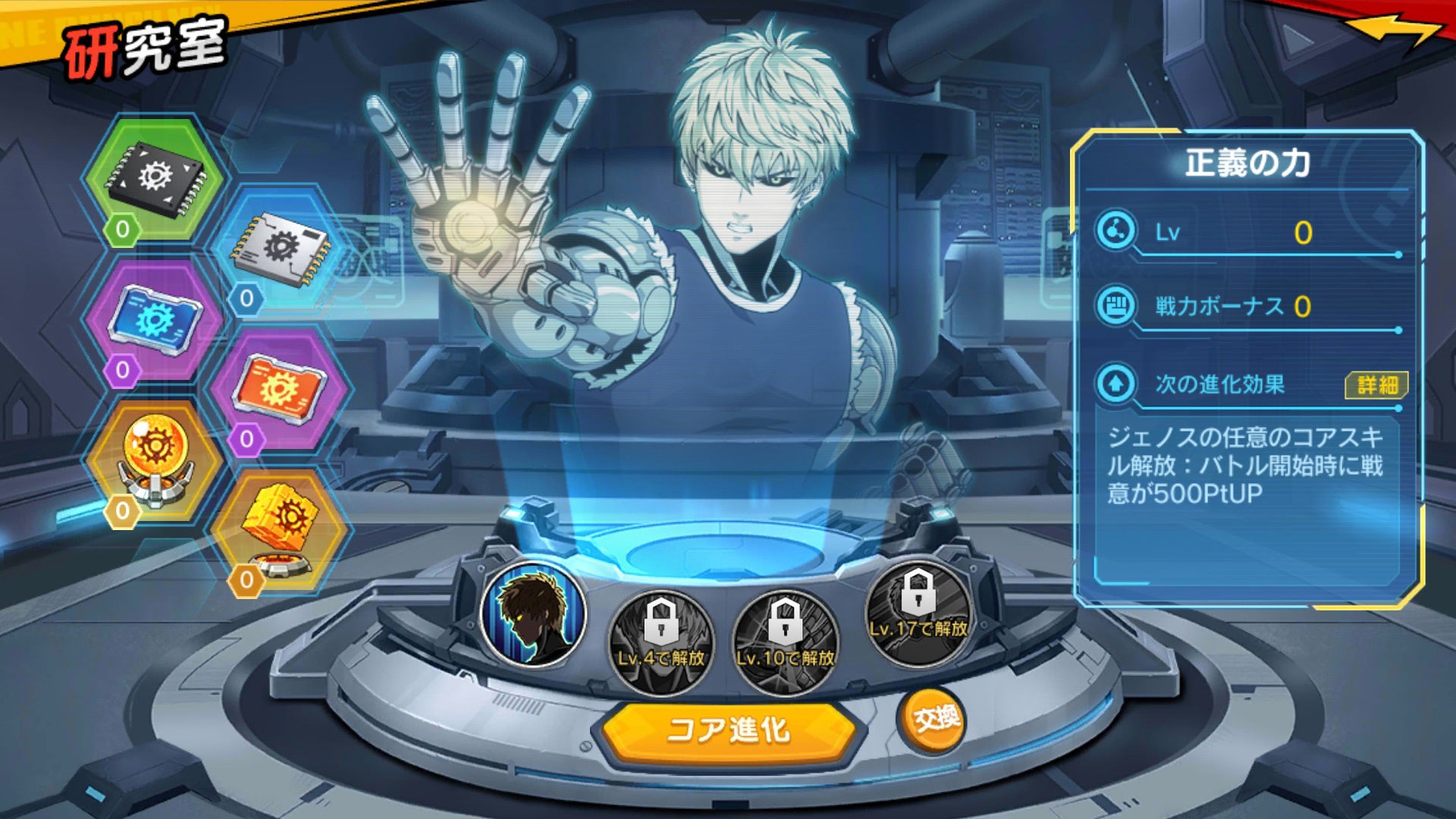
Task: Choose the blue gear card material
Action: pos(155,320)
